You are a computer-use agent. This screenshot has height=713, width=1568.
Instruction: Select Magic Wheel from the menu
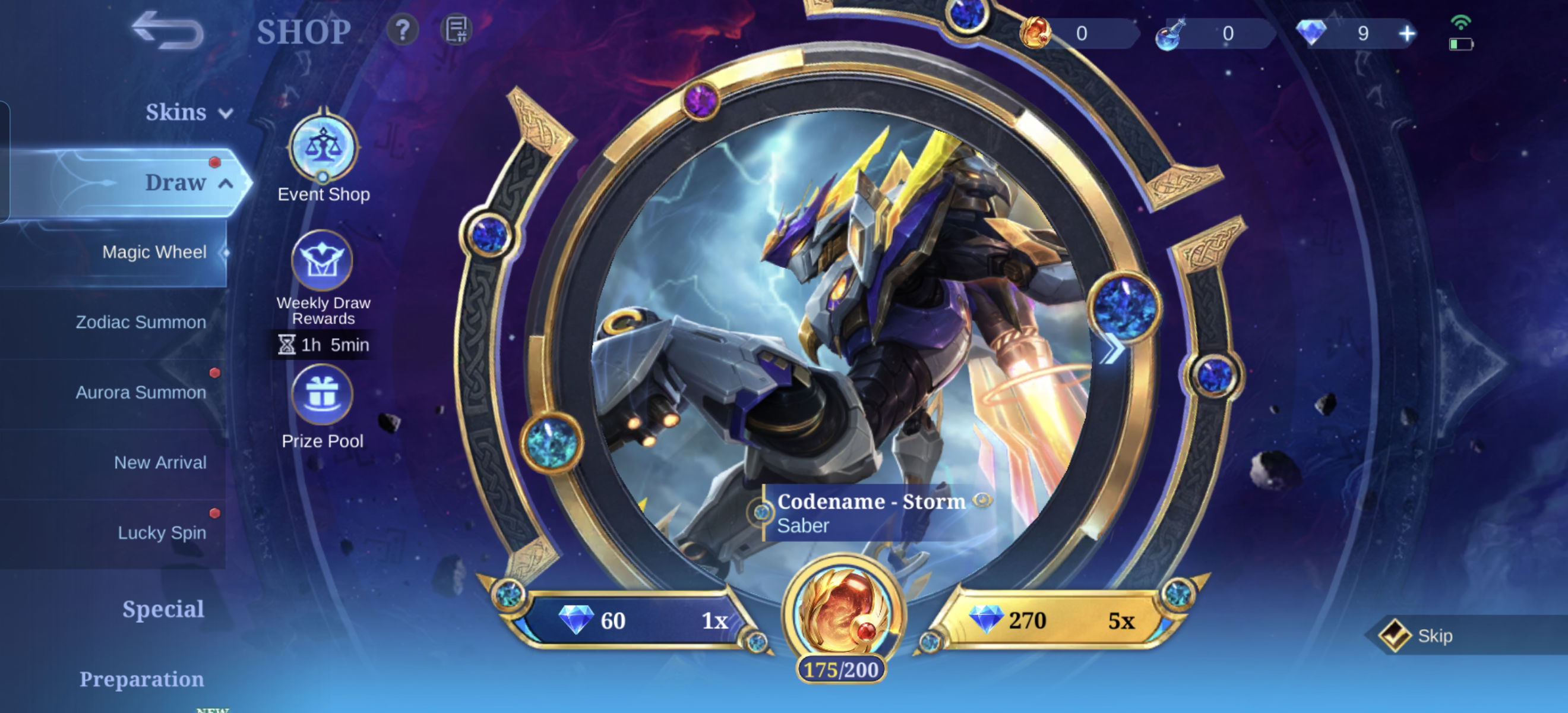point(154,252)
